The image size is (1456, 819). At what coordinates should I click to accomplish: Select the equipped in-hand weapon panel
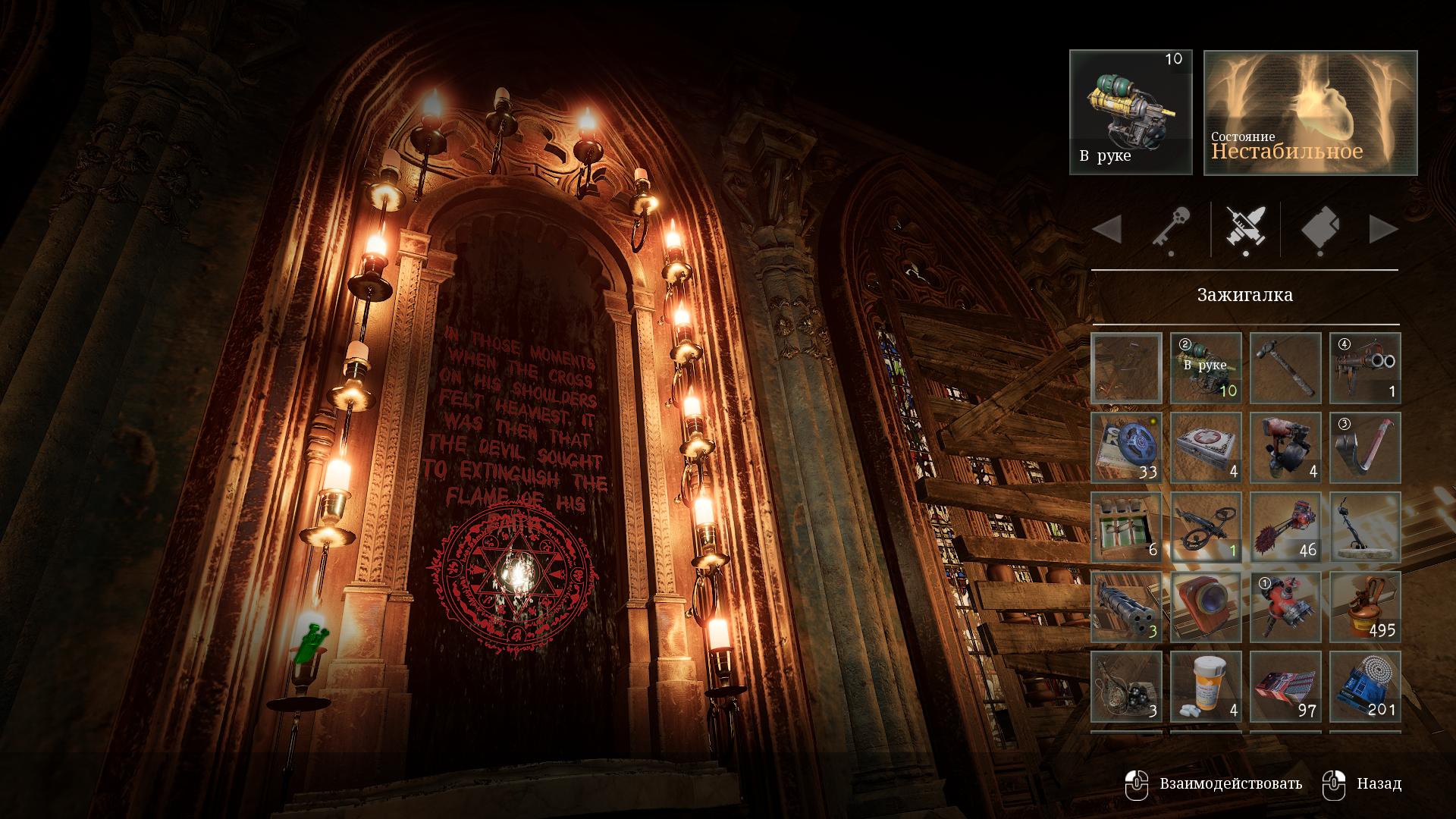[x=1131, y=112]
